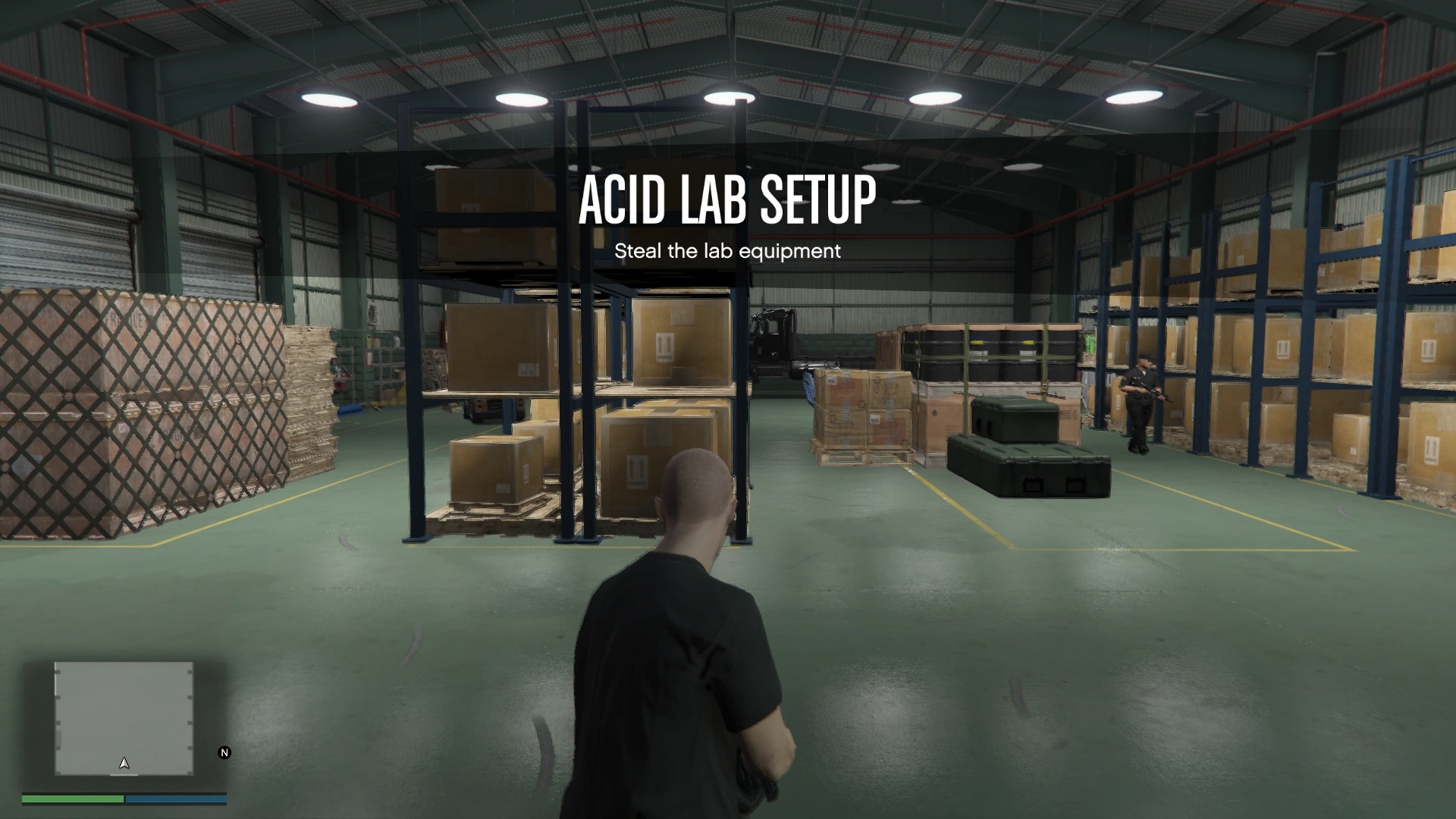Image resolution: width=1456 pixels, height=819 pixels.
Task: Click the health and armor bar strip
Action: point(125,799)
